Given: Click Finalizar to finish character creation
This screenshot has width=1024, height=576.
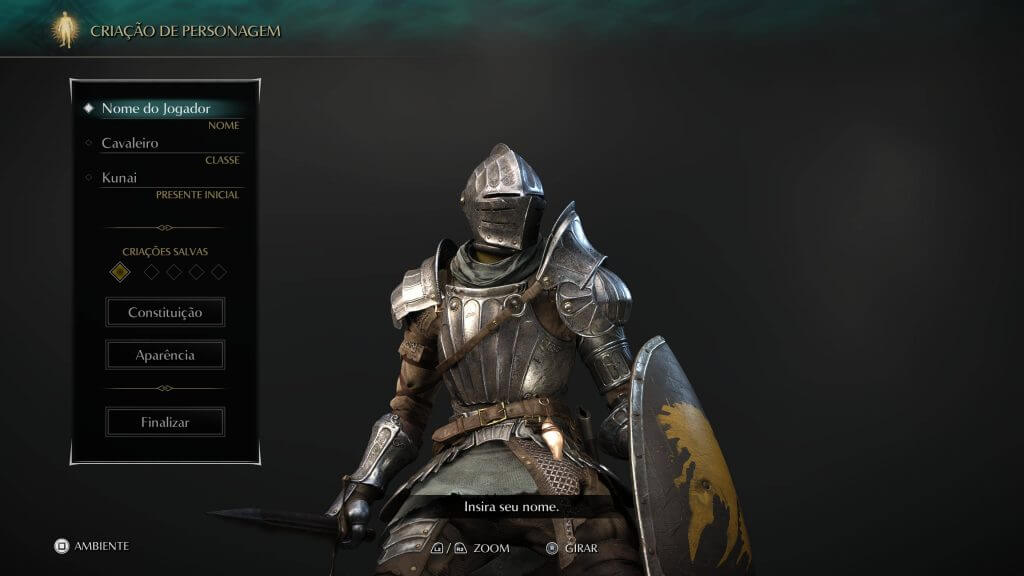Looking at the screenshot, I should tap(165, 422).
